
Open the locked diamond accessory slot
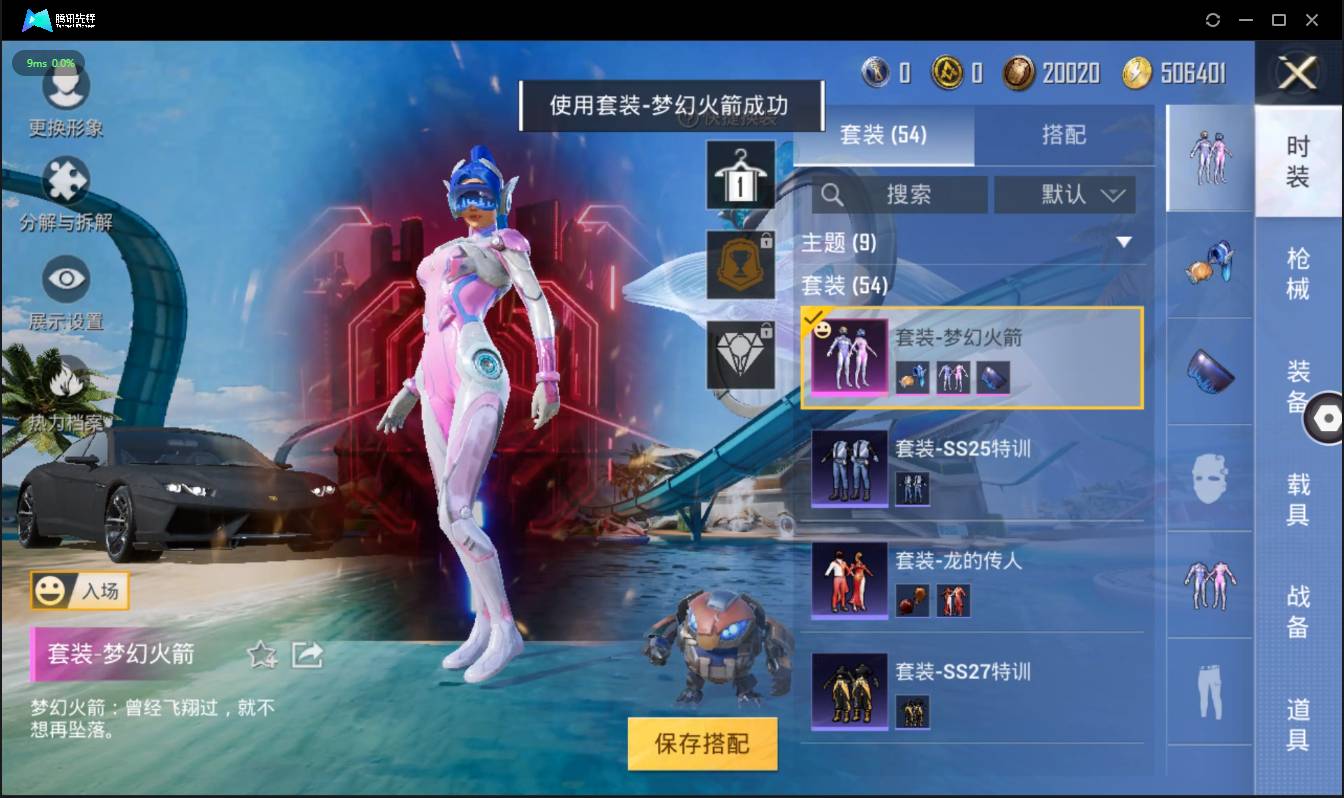tap(740, 355)
